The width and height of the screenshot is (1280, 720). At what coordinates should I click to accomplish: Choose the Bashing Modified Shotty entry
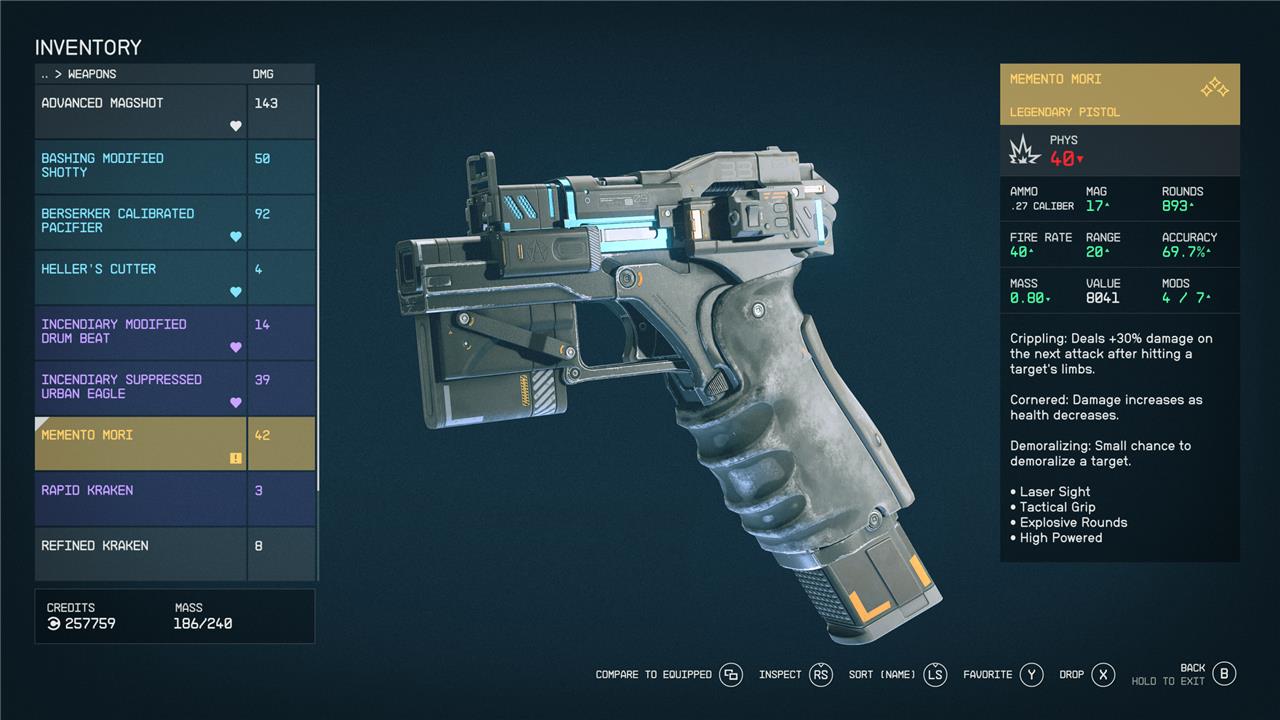pos(140,166)
